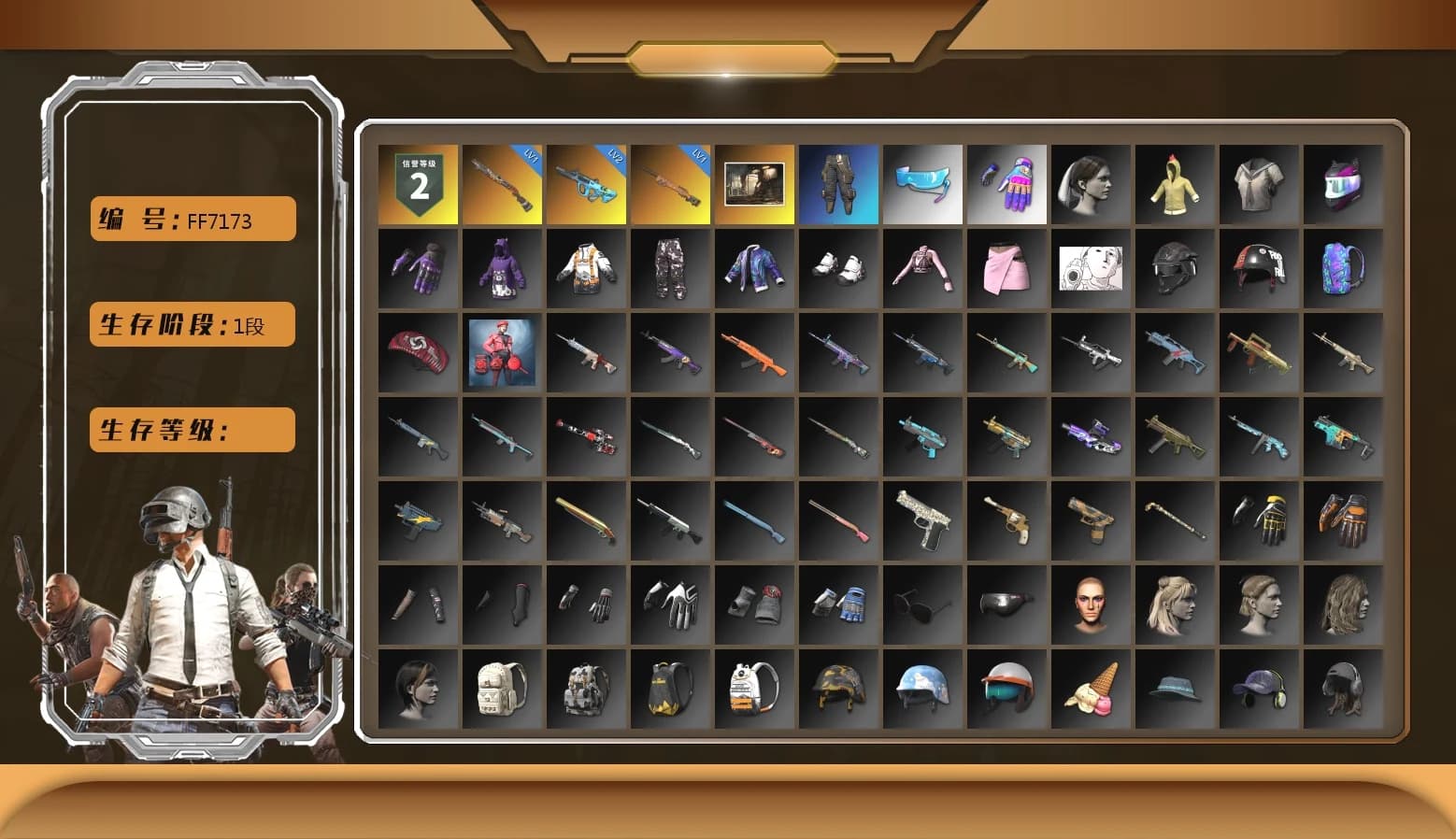The image size is (1456, 839).
Task: Click the 生存阶段 1段 label
Action: 191,325
